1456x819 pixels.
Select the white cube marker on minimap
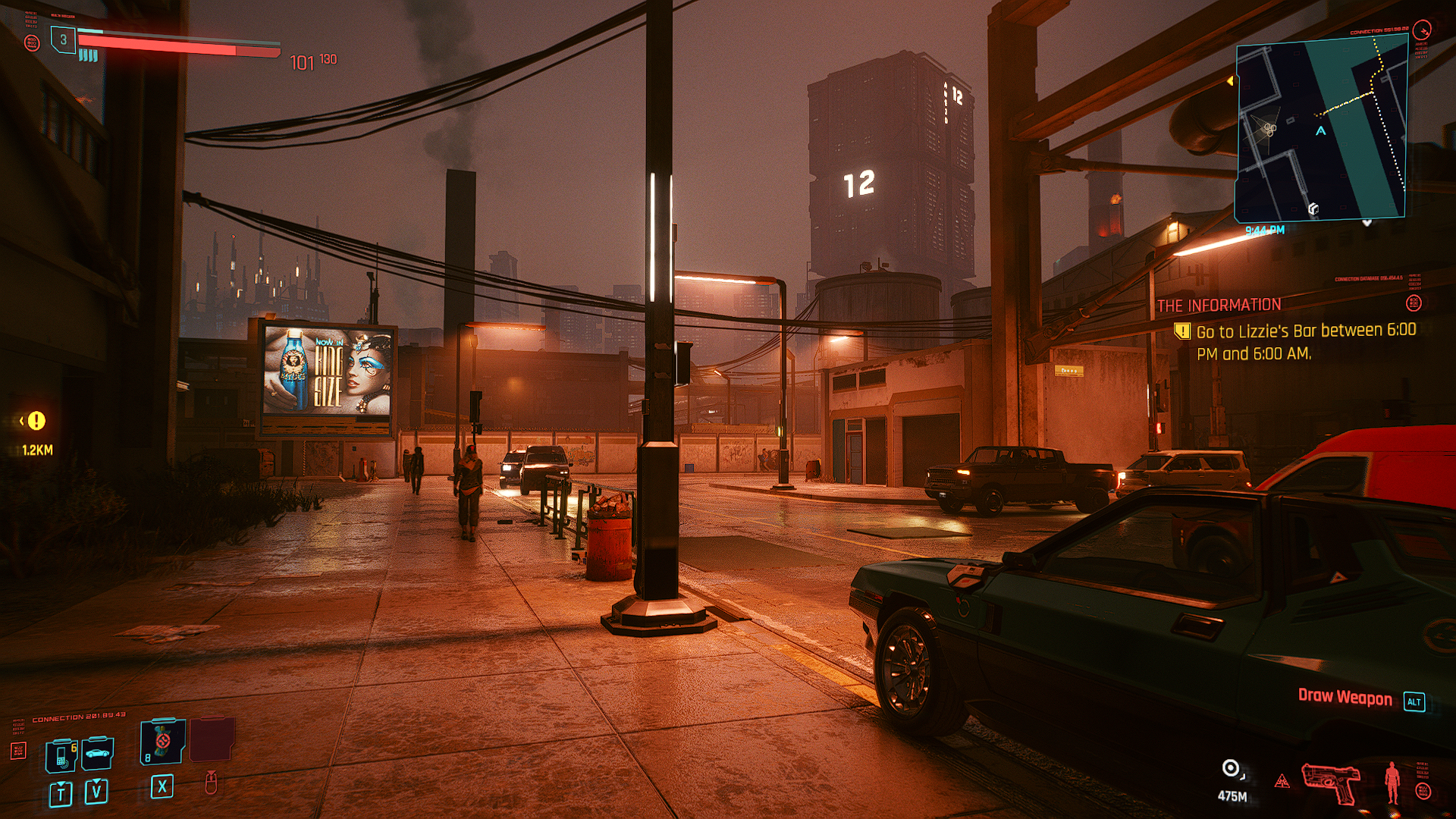coord(1313,209)
